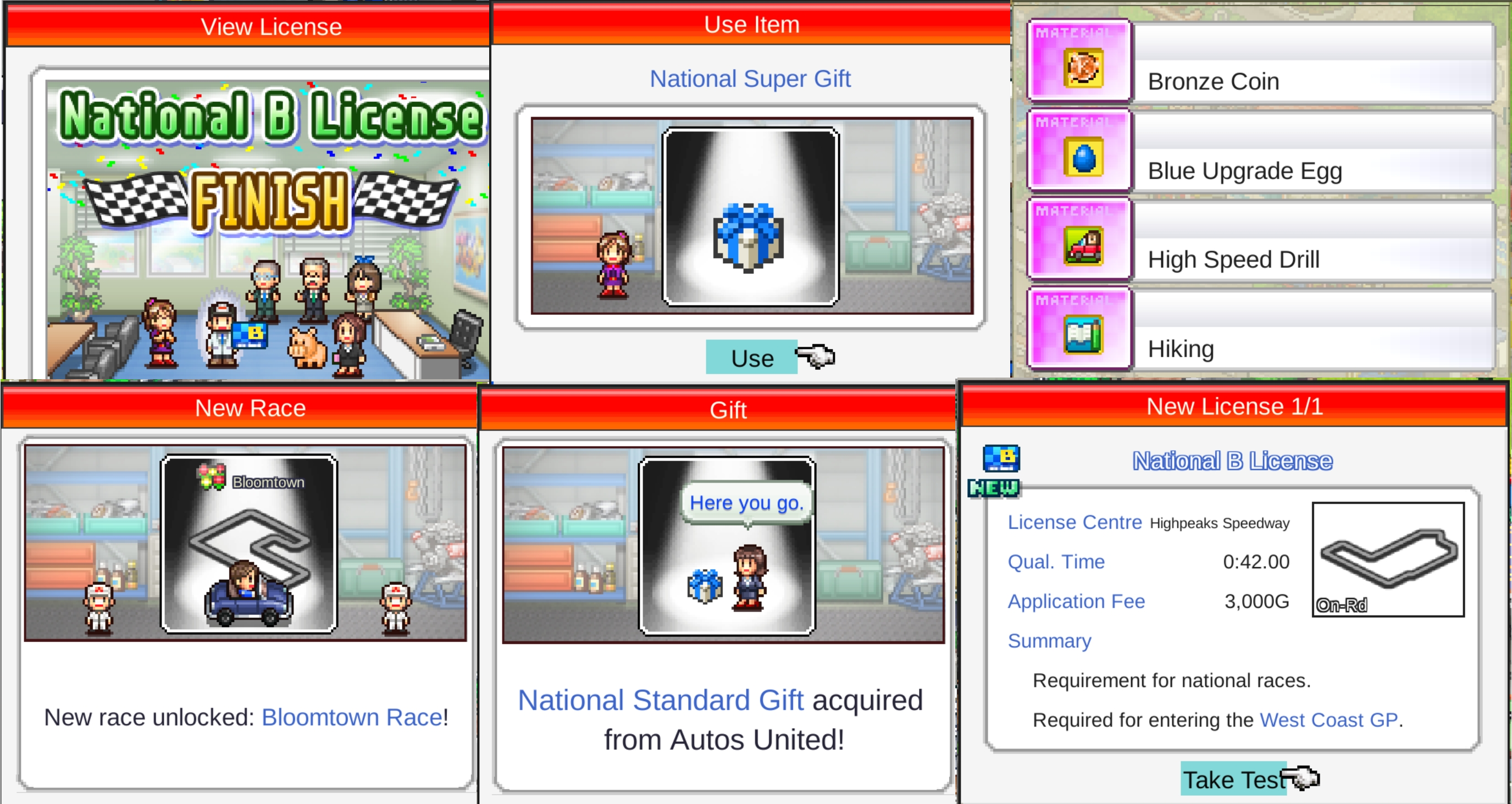
Task: Select the Hiking book material icon
Action: click(x=1080, y=330)
